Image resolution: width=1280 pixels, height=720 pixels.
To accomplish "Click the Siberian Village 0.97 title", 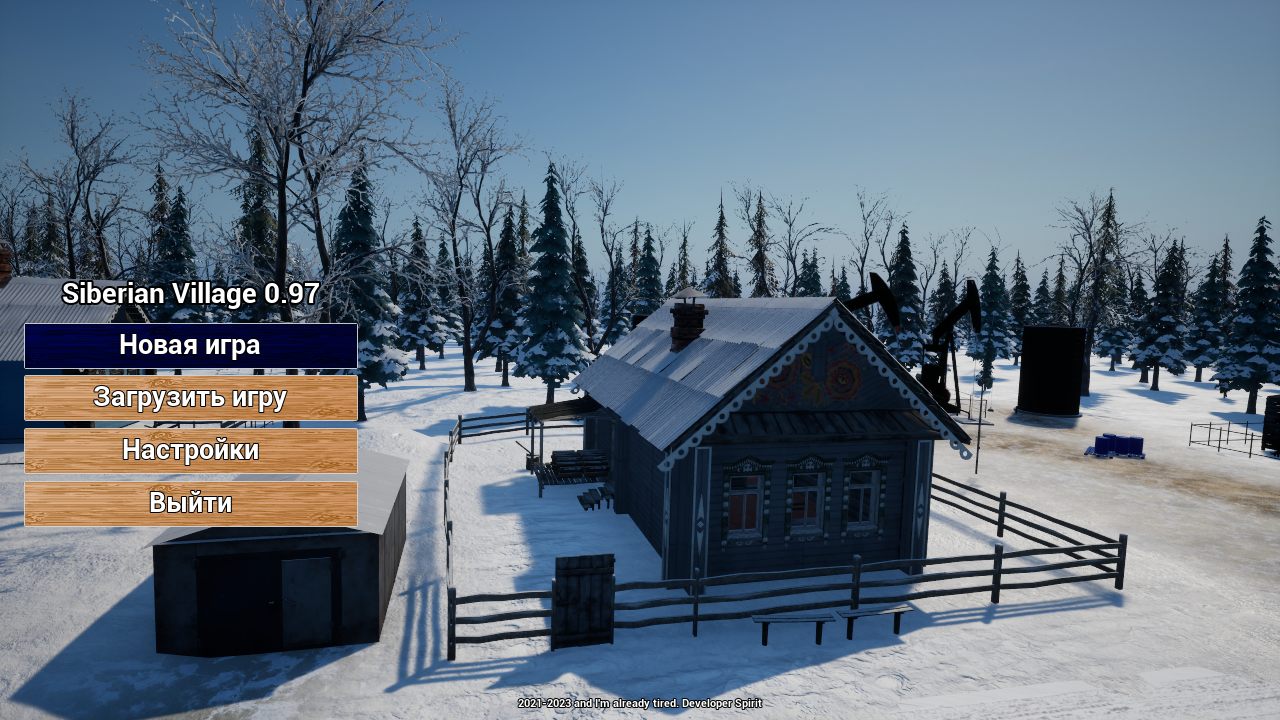I will [x=190, y=295].
